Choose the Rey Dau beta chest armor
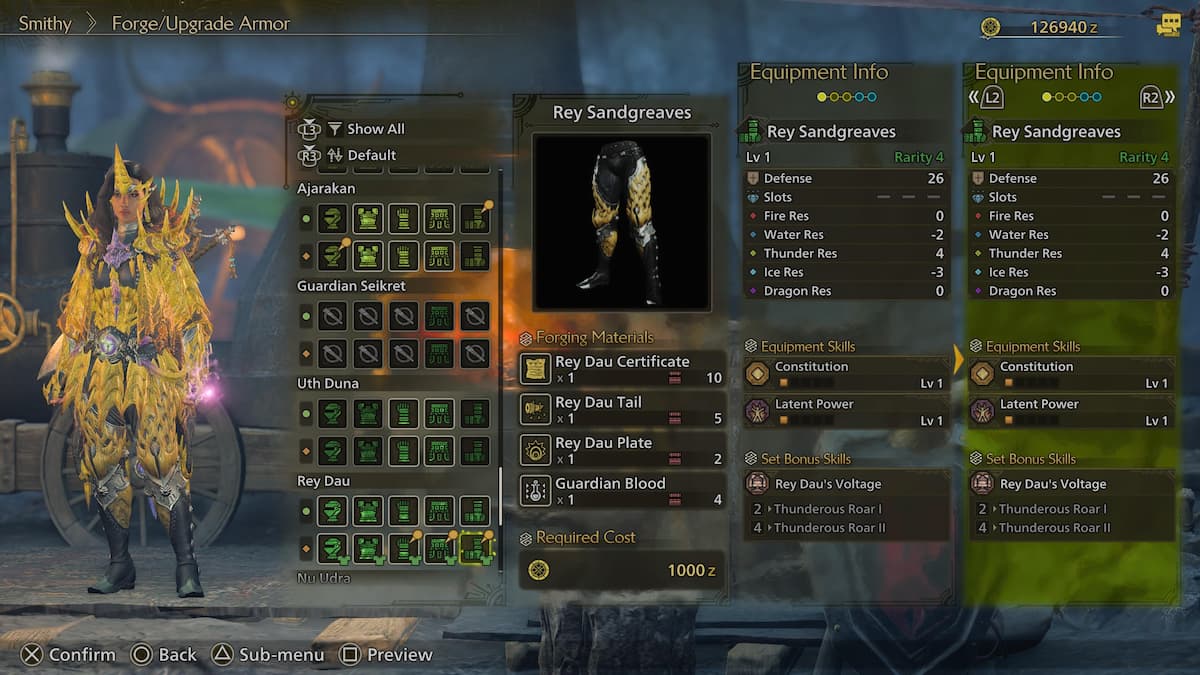 click(368, 549)
